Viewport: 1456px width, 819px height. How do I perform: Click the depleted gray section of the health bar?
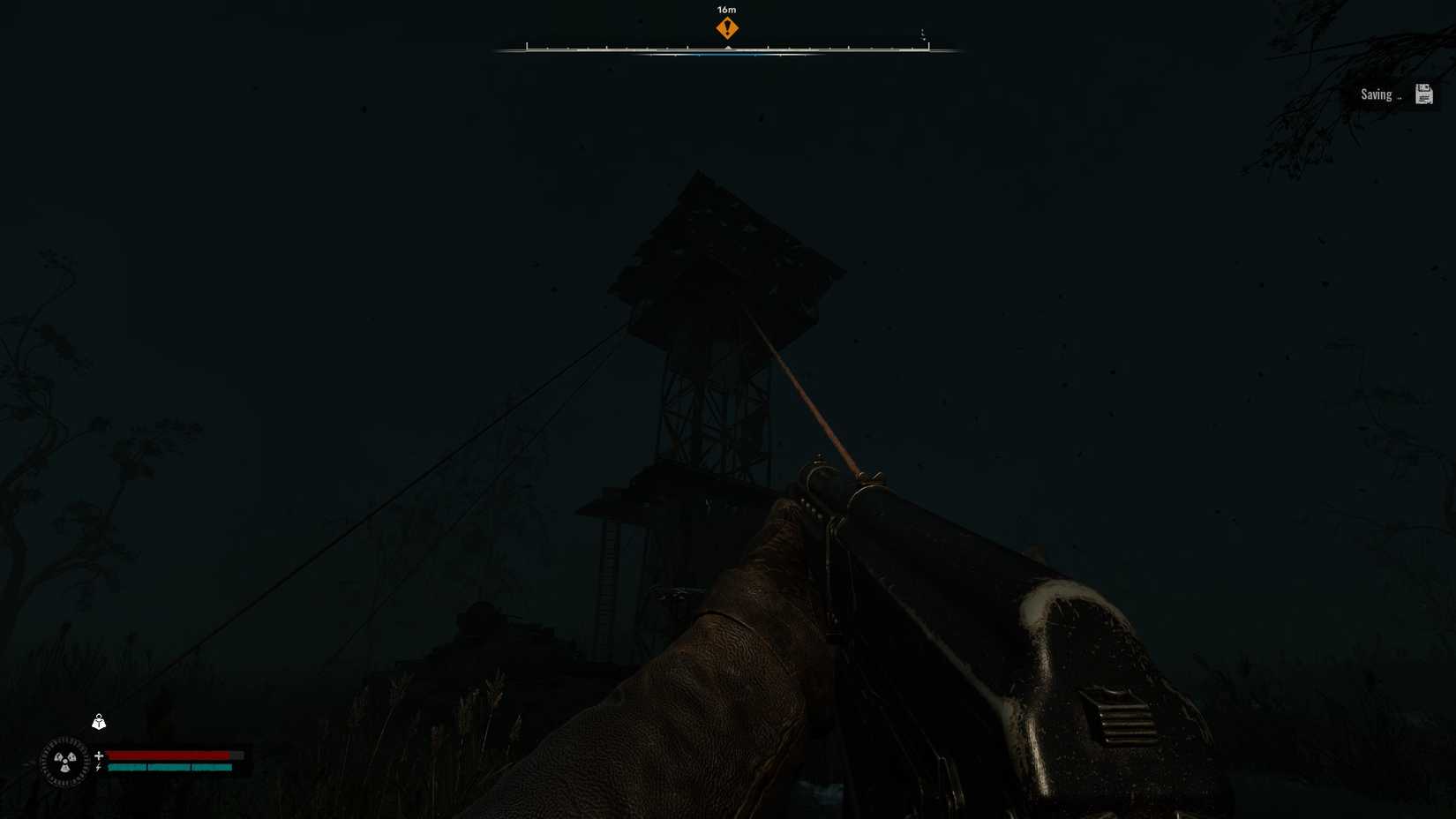[237, 755]
